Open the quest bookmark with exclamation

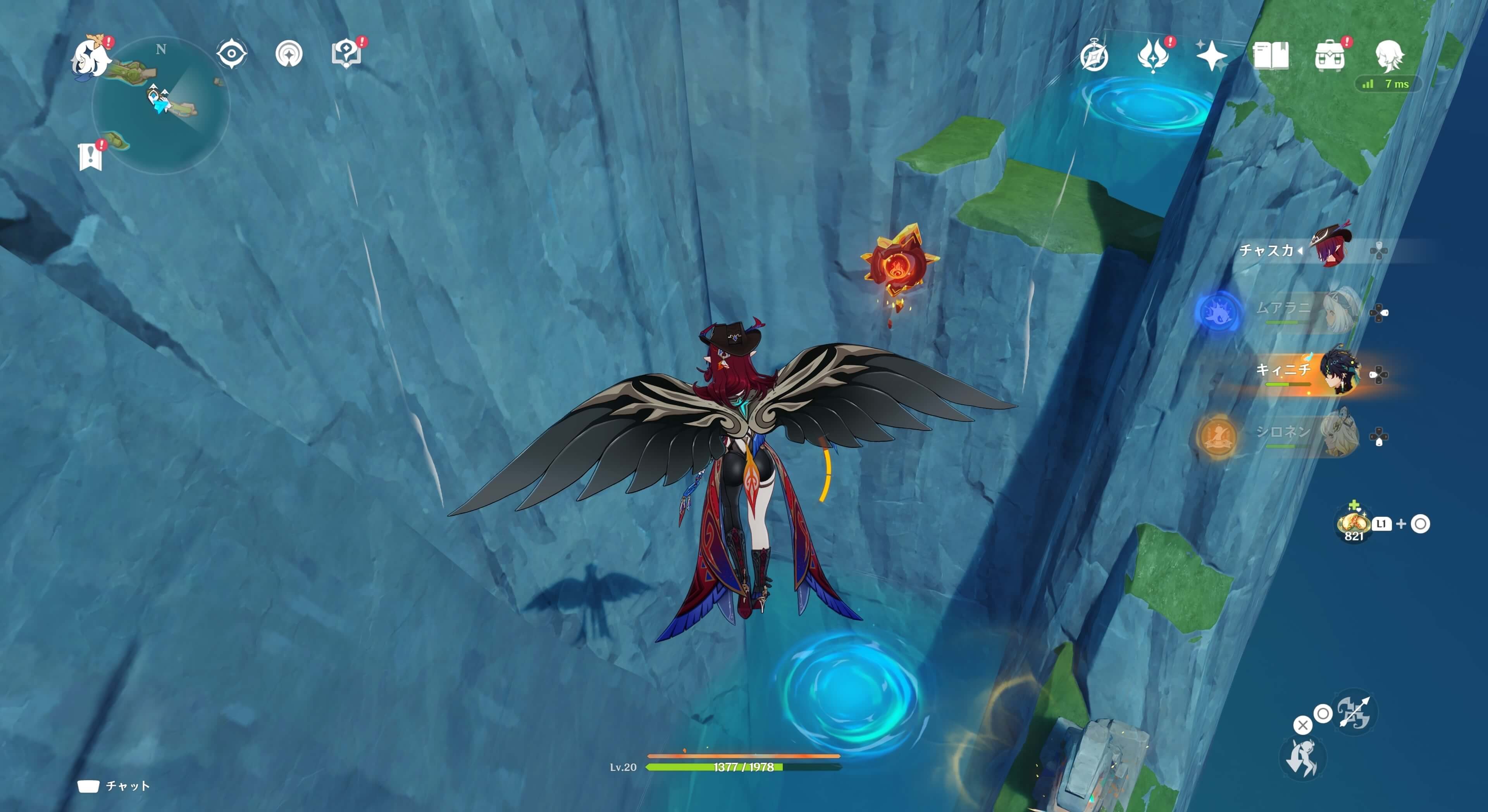90,156
